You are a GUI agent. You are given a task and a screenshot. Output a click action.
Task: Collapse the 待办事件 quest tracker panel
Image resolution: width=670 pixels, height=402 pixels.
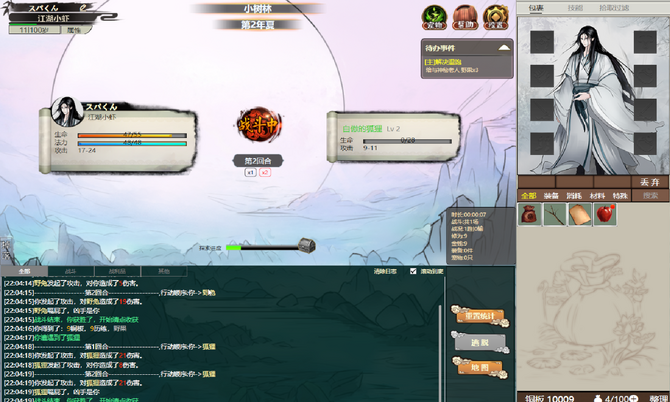(x=504, y=46)
